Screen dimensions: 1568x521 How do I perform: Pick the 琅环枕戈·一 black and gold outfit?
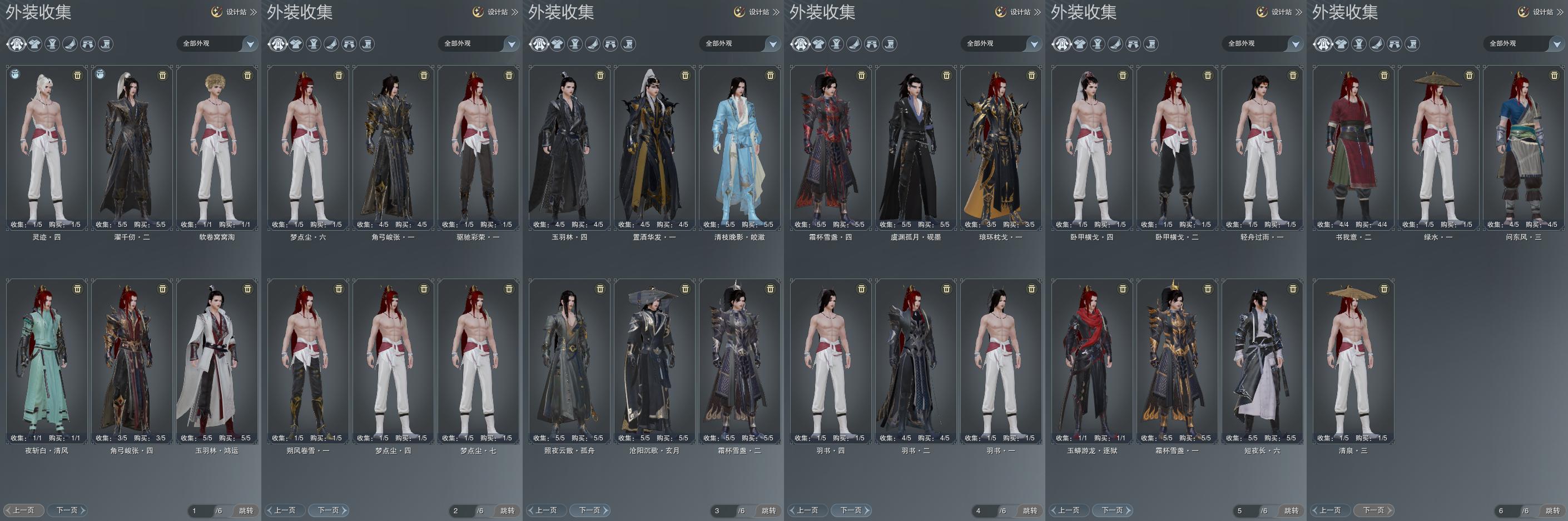[x=1001, y=146]
